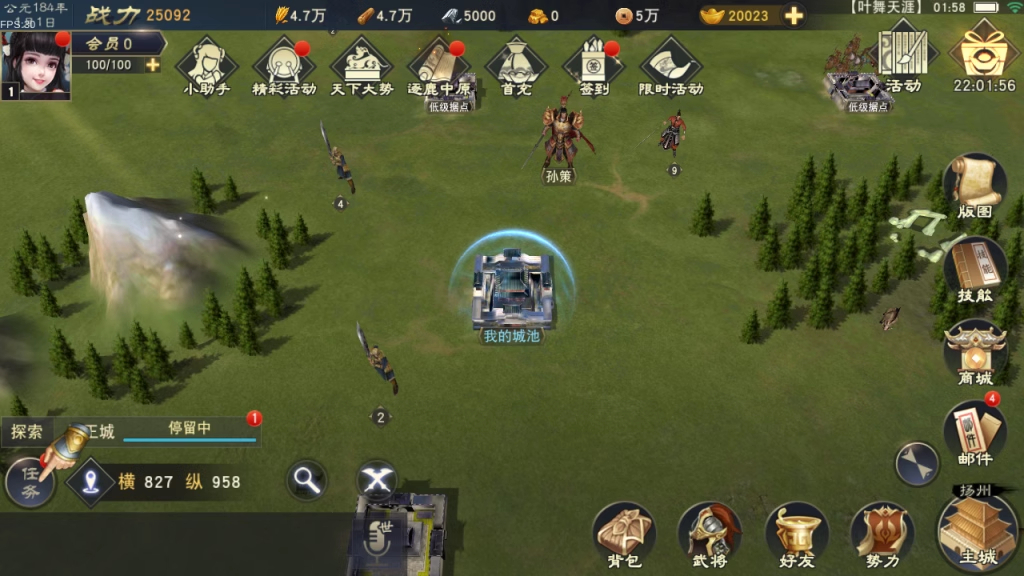Viewport: 1024px width, 576px height.
Task: Visit the 商城 shop
Action: [974, 353]
